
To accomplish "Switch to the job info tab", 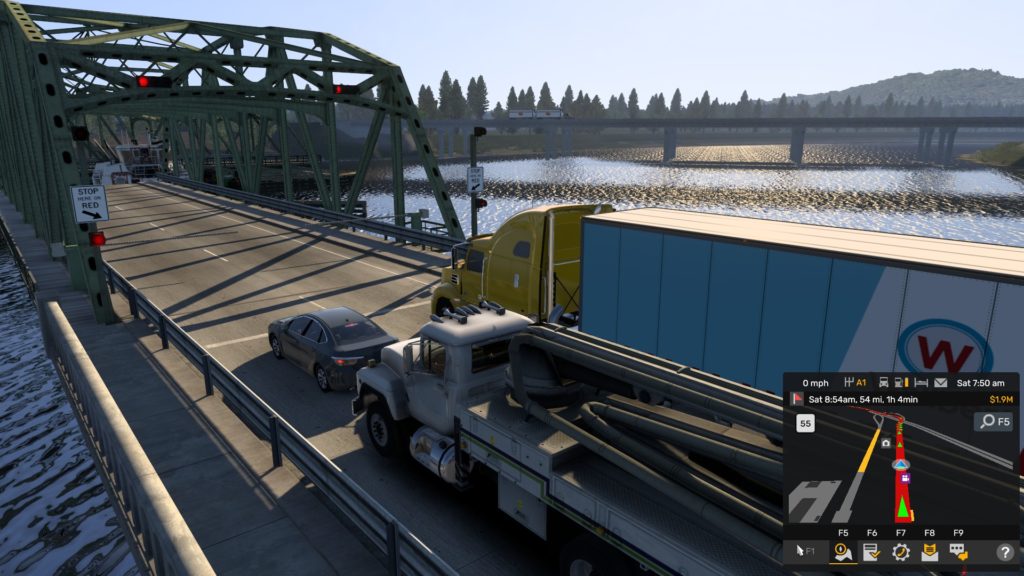I will click(x=871, y=551).
